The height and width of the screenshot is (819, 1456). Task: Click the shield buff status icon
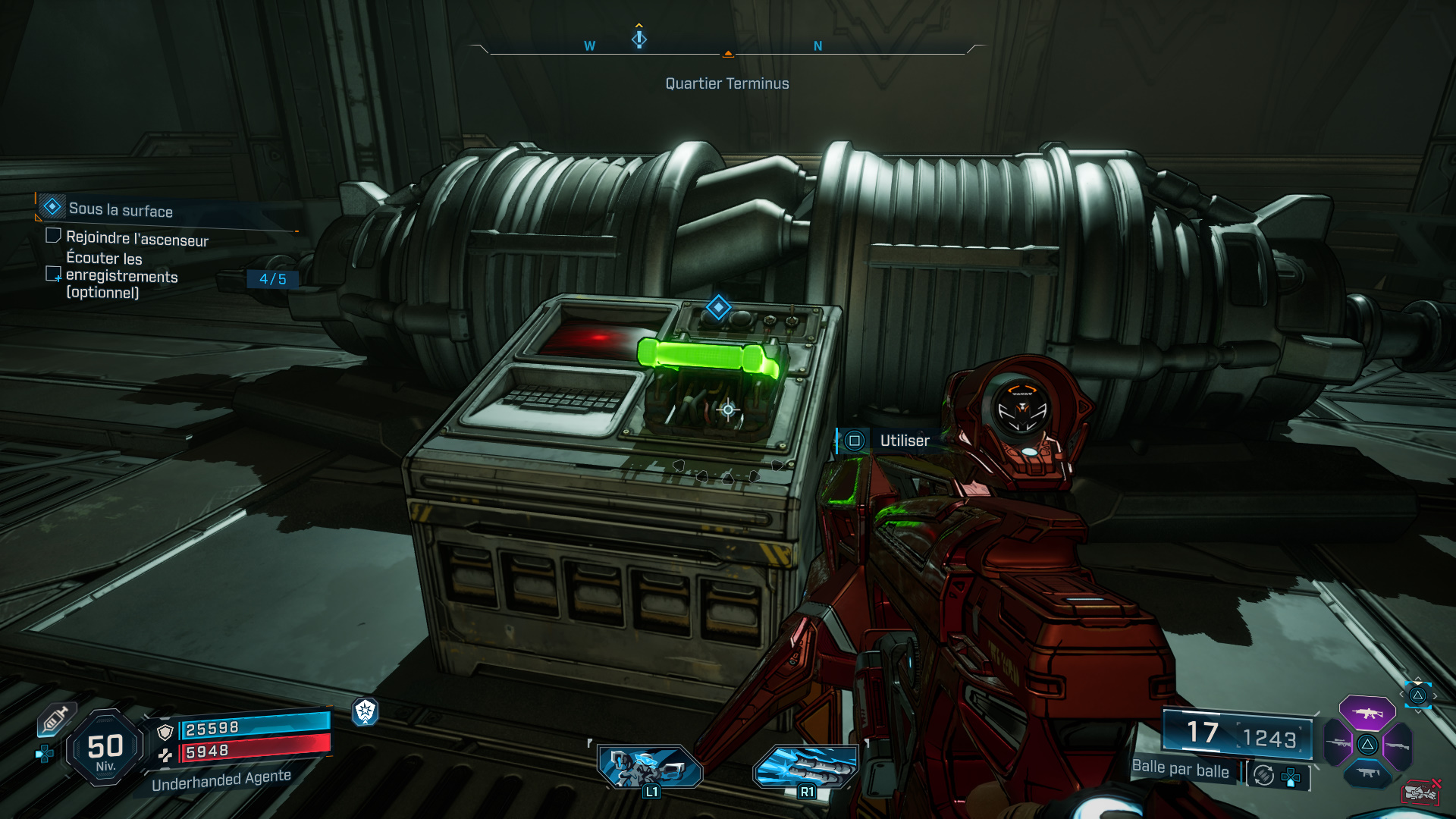[366, 711]
